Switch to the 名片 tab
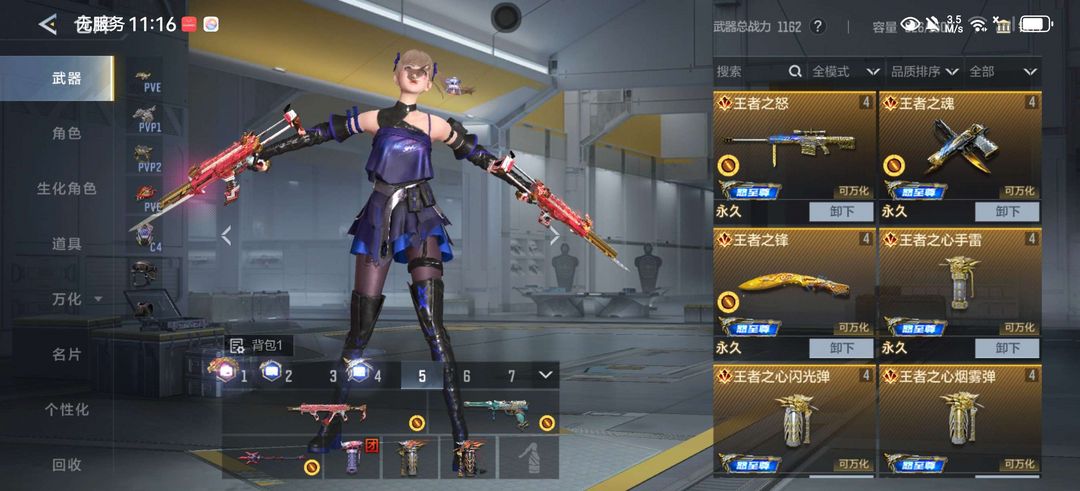Screen dimensions: 1080x491 (x=66, y=354)
